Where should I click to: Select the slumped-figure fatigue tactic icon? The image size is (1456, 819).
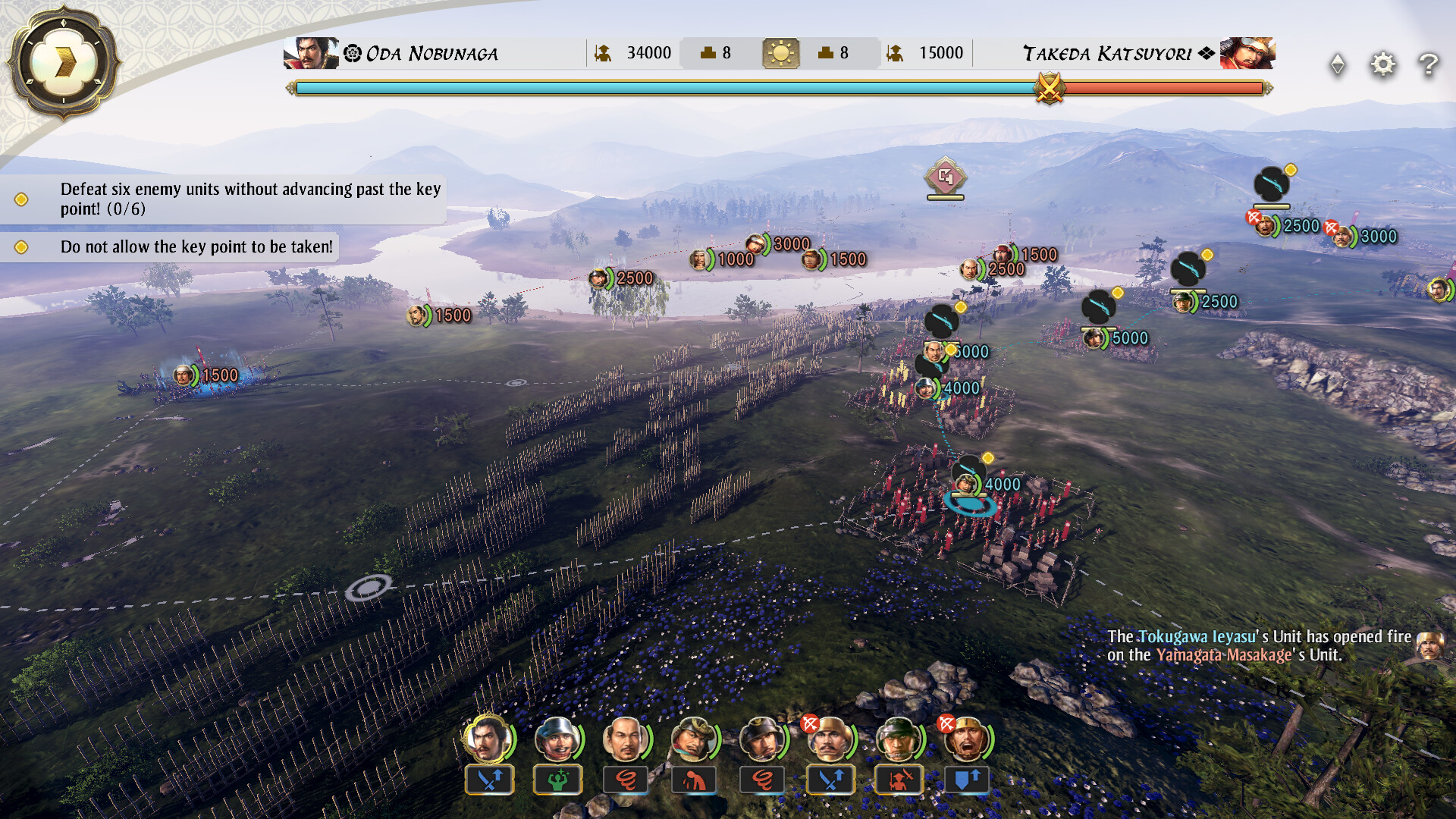tap(693, 780)
